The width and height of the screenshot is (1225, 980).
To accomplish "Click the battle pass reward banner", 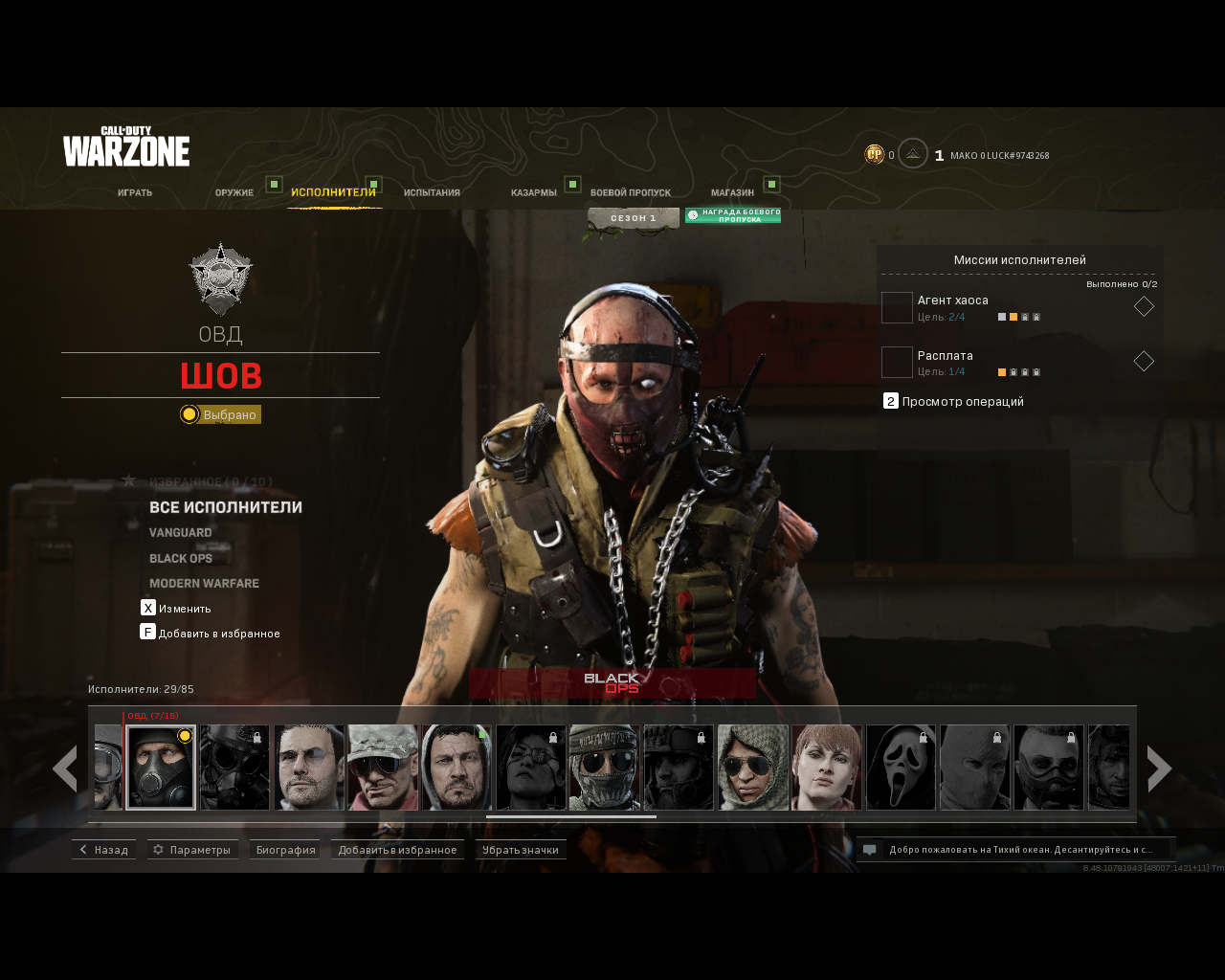I will tap(733, 216).
